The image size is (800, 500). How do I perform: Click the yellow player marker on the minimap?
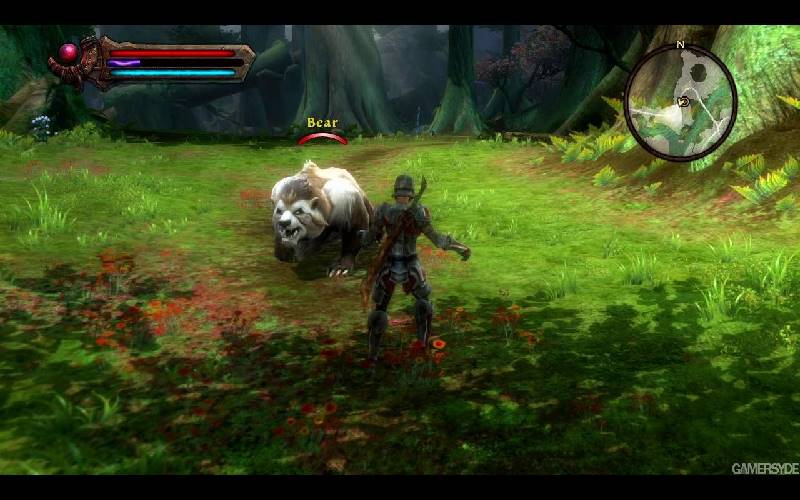point(684,101)
